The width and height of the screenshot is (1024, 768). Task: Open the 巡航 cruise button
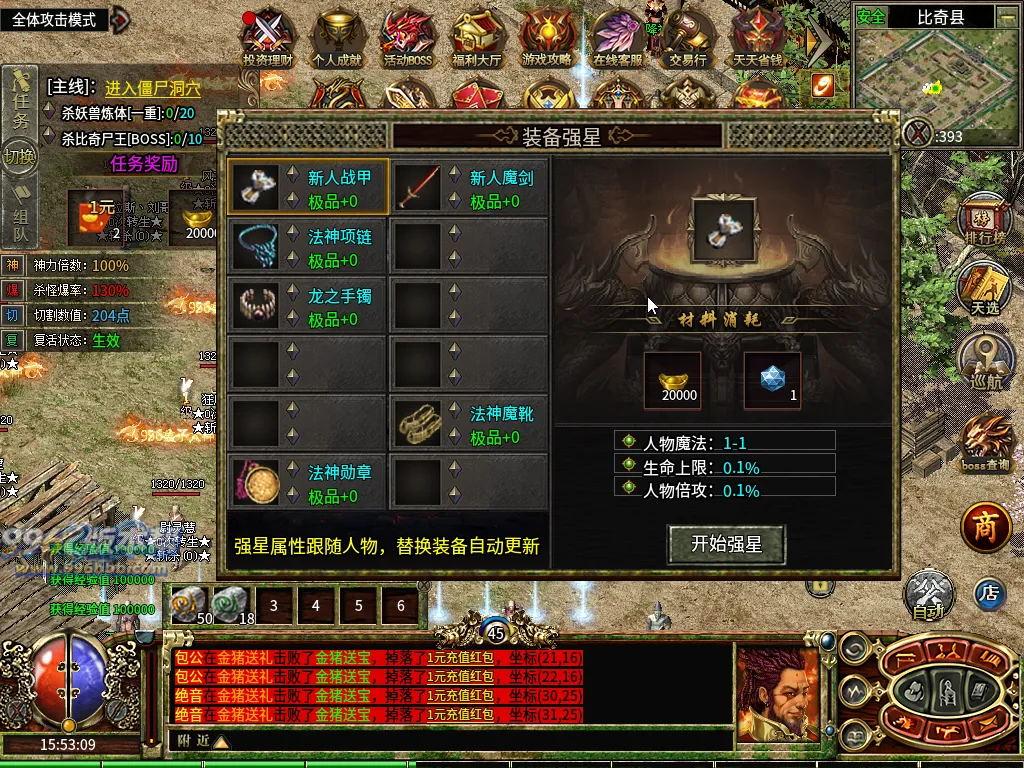984,360
